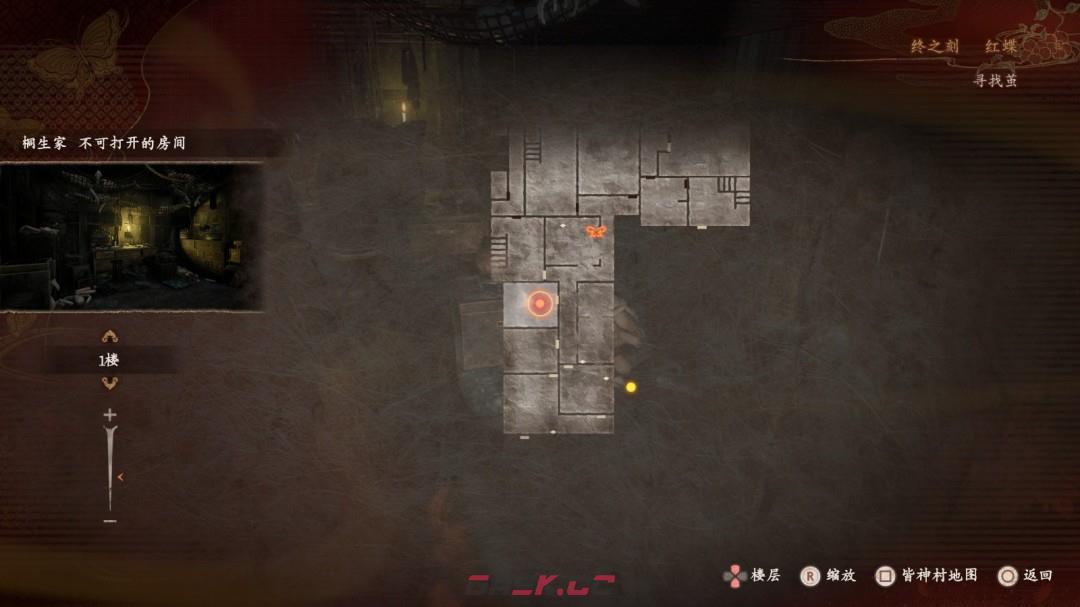Click the 寻找茧 objective text
Screen dimensions: 1080x607
click(x=995, y=81)
